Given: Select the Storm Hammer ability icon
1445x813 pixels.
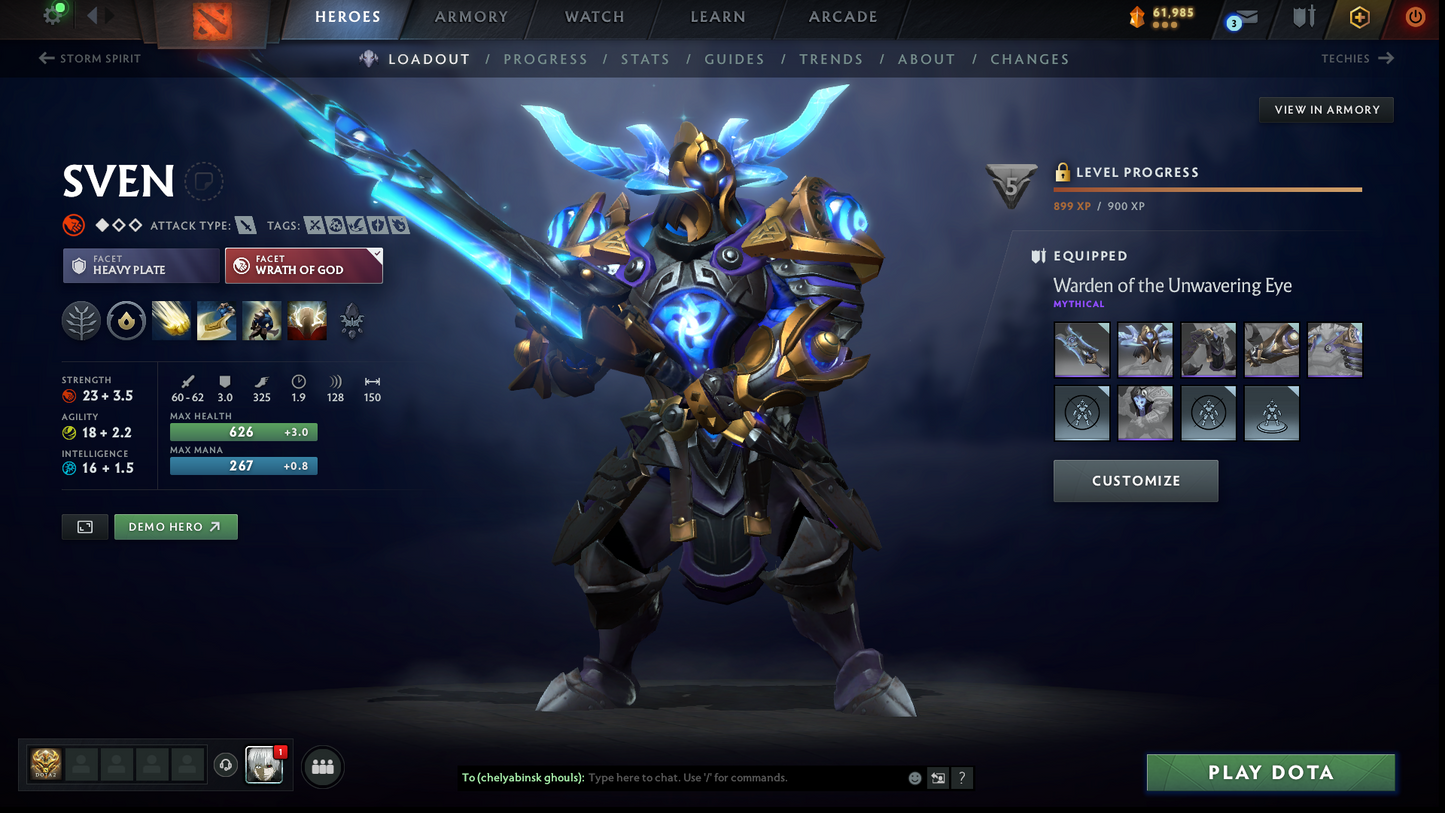Looking at the screenshot, I should tap(171, 320).
